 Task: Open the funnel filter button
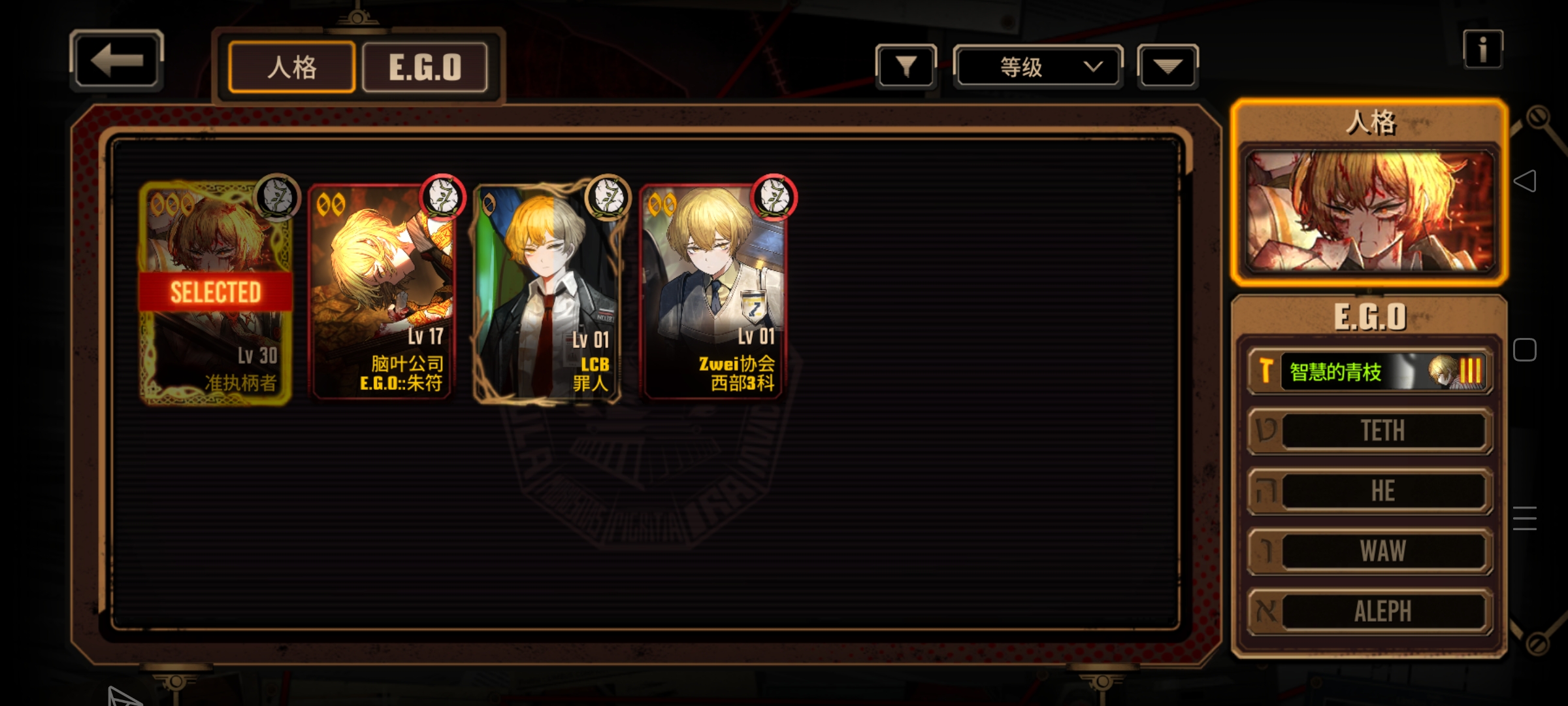906,67
